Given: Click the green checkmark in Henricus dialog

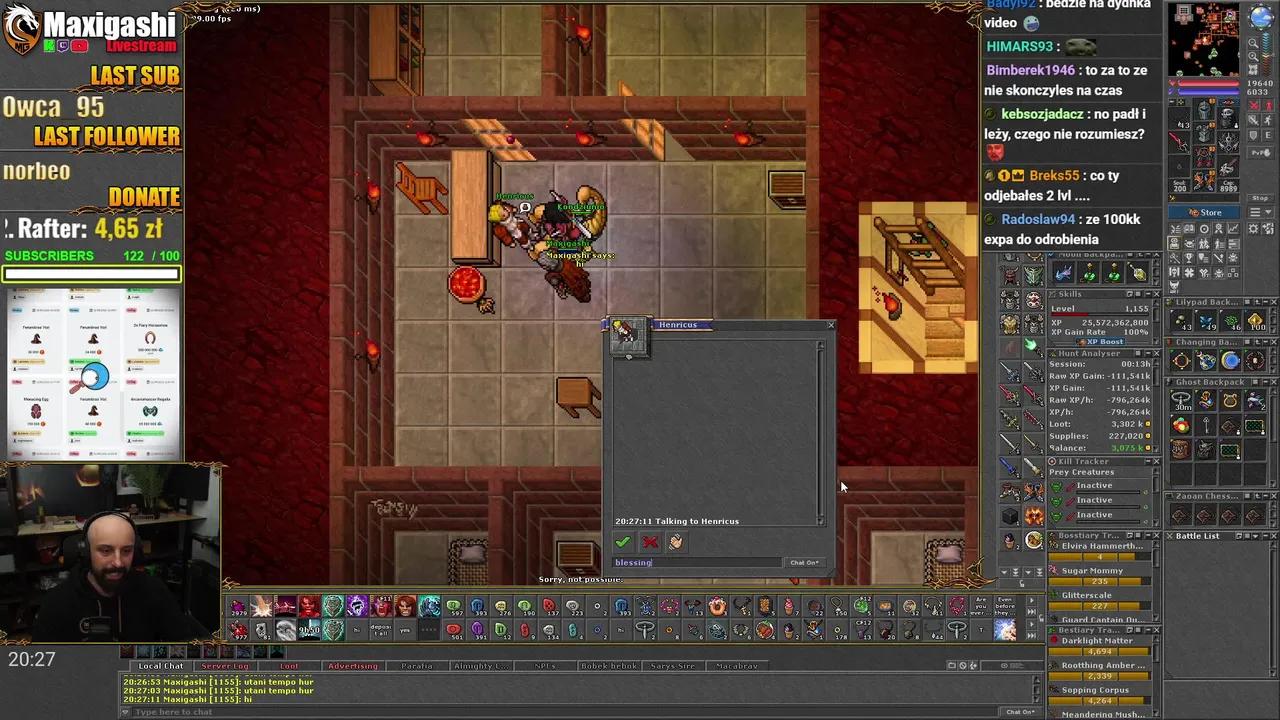Looking at the screenshot, I should 622,542.
